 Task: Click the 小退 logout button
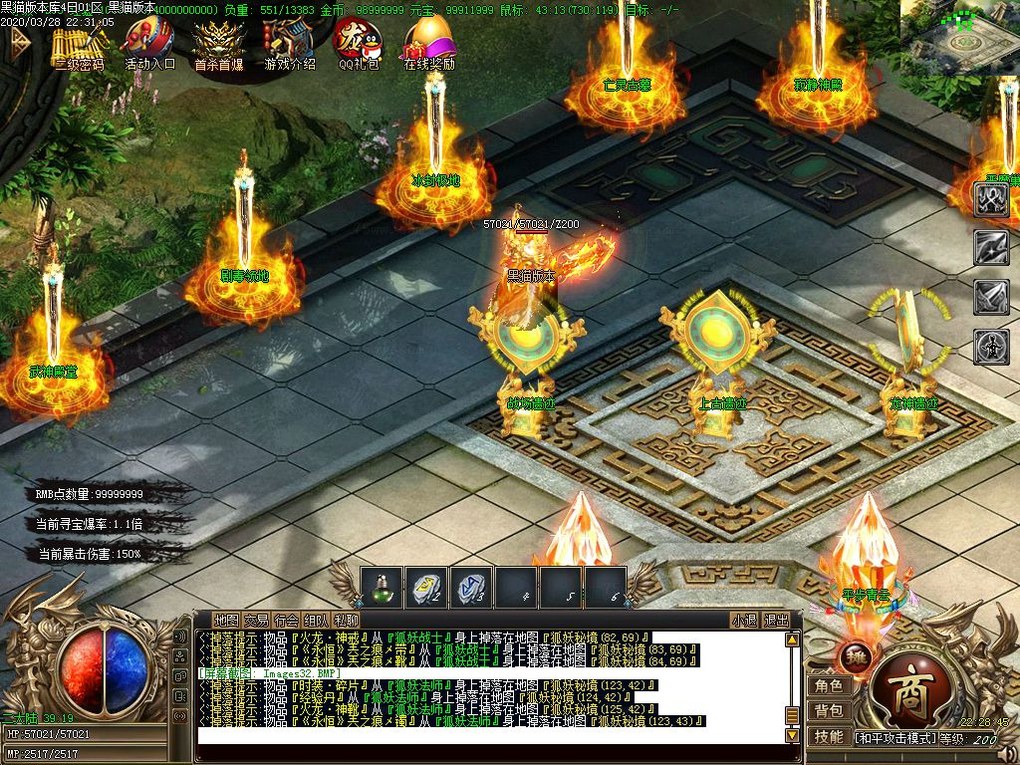[x=743, y=620]
